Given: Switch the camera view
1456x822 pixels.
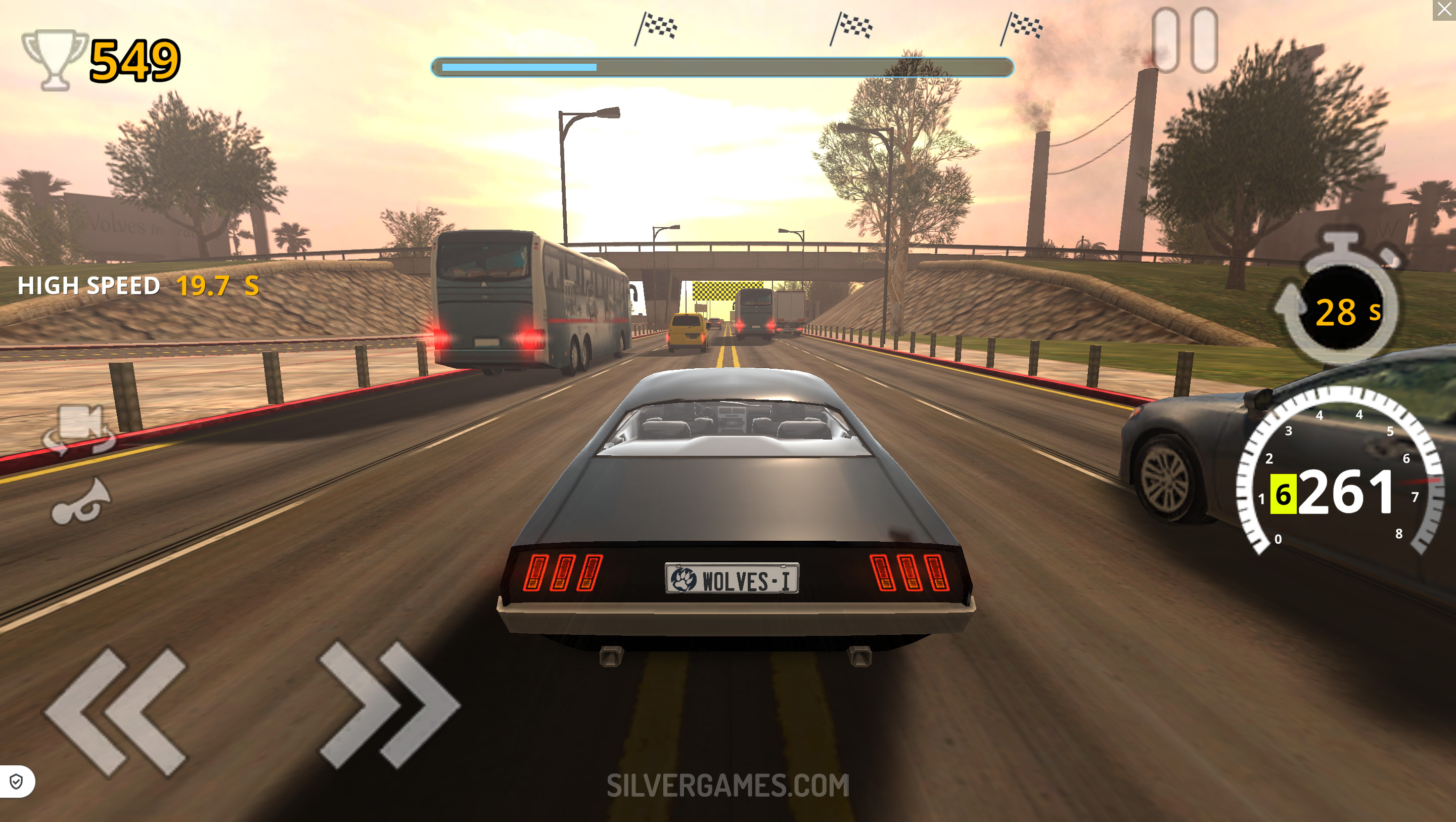Looking at the screenshot, I should tap(79, 428).
